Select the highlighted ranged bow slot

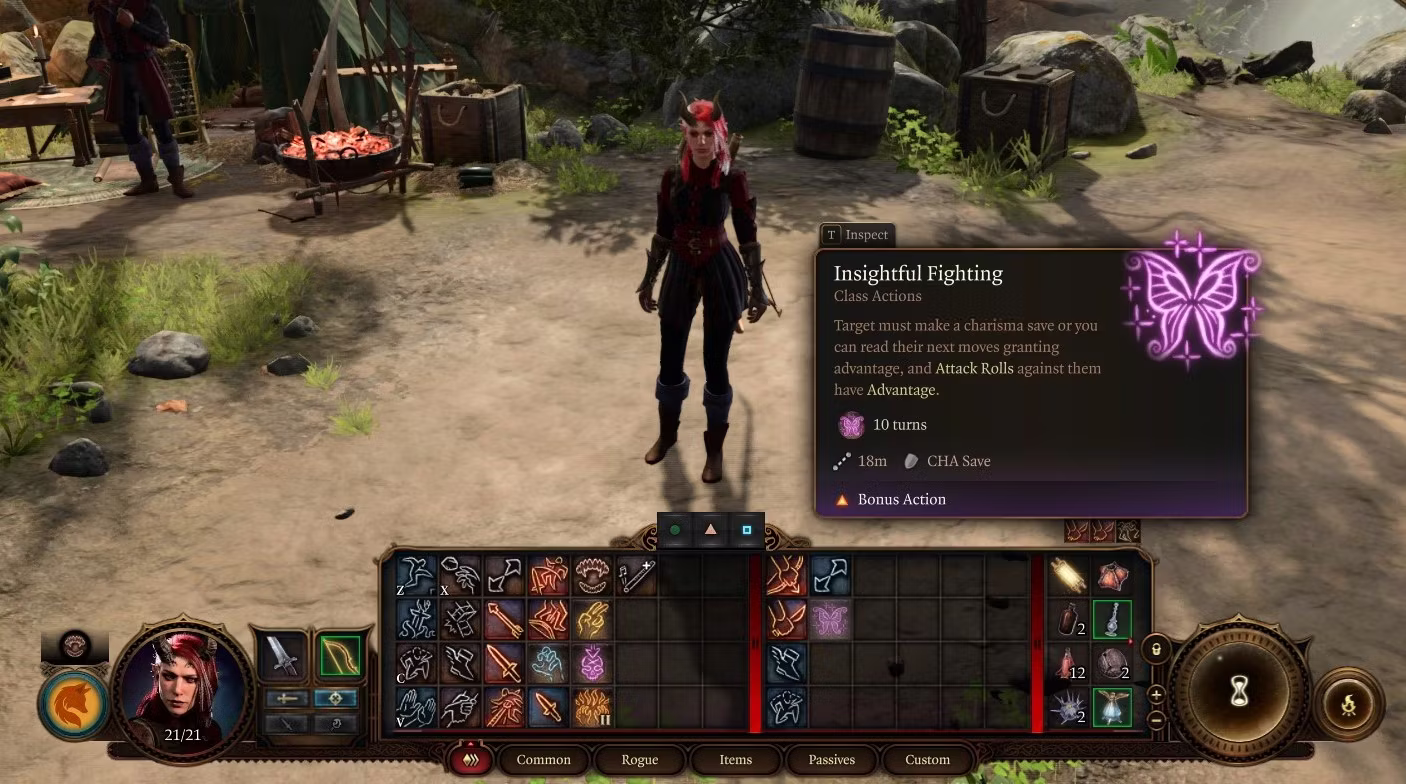click(x=338, y=656)
